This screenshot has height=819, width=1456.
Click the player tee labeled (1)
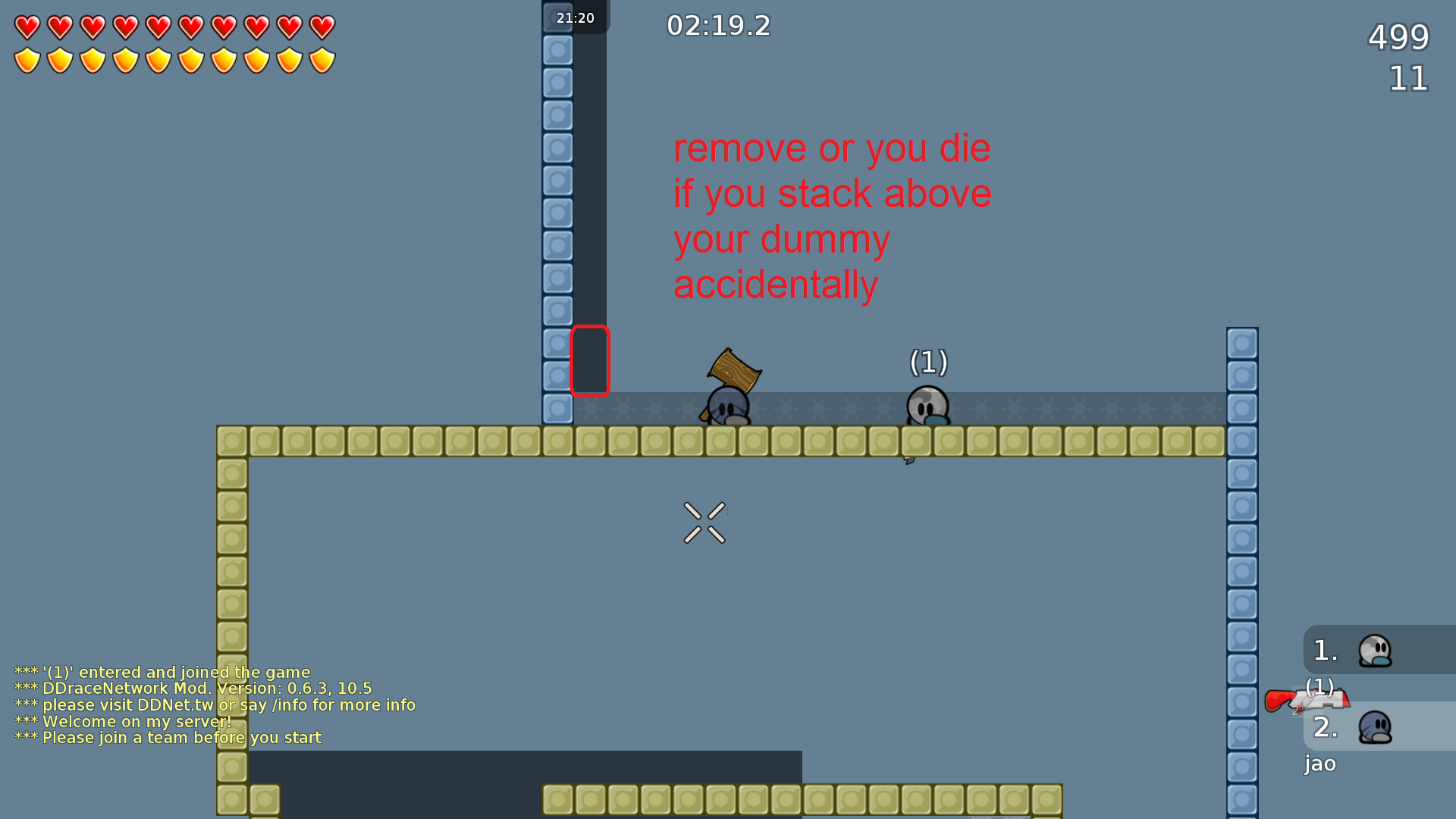coord(927,407)
